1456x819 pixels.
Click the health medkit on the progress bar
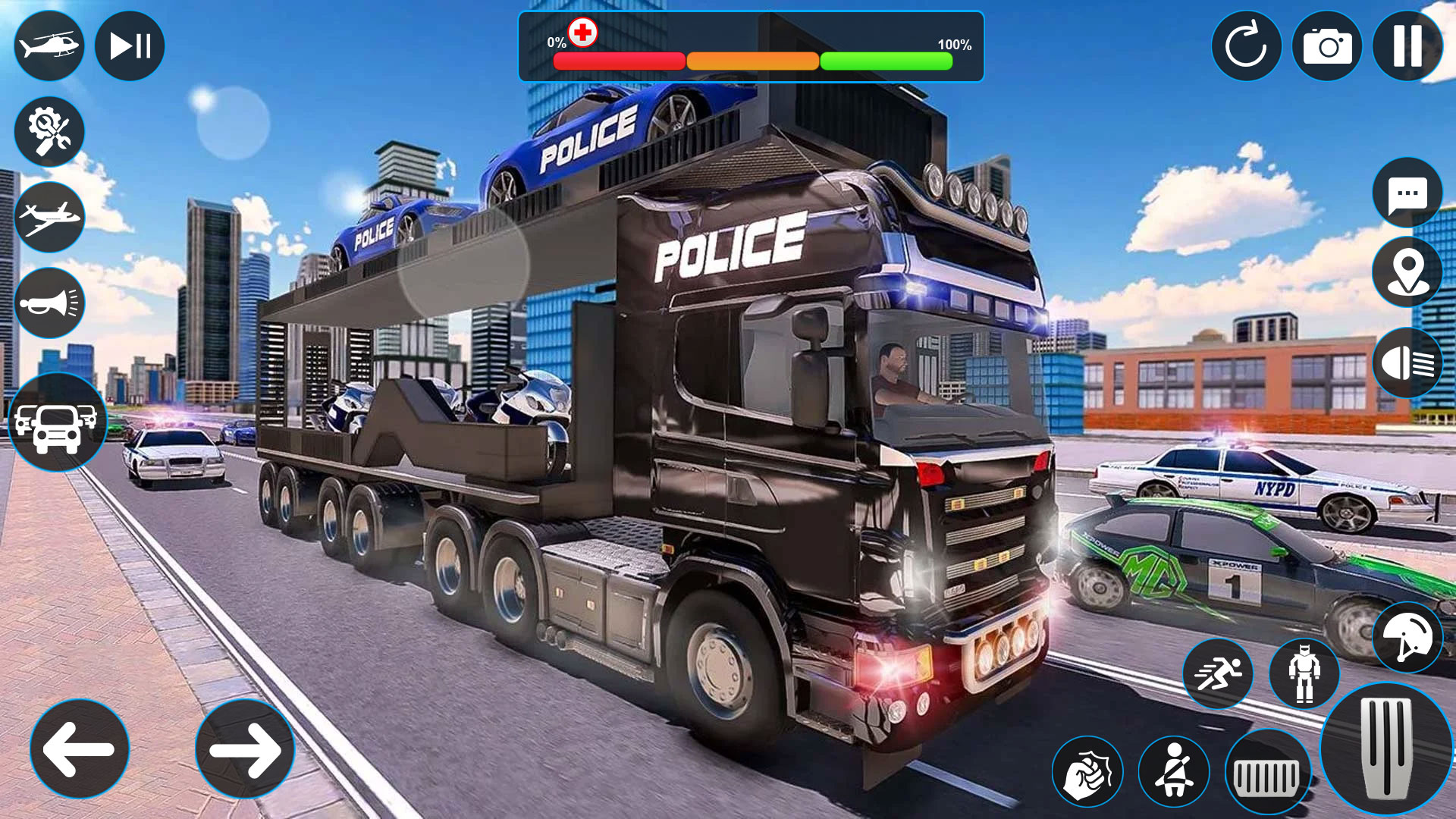coord(582,32)
